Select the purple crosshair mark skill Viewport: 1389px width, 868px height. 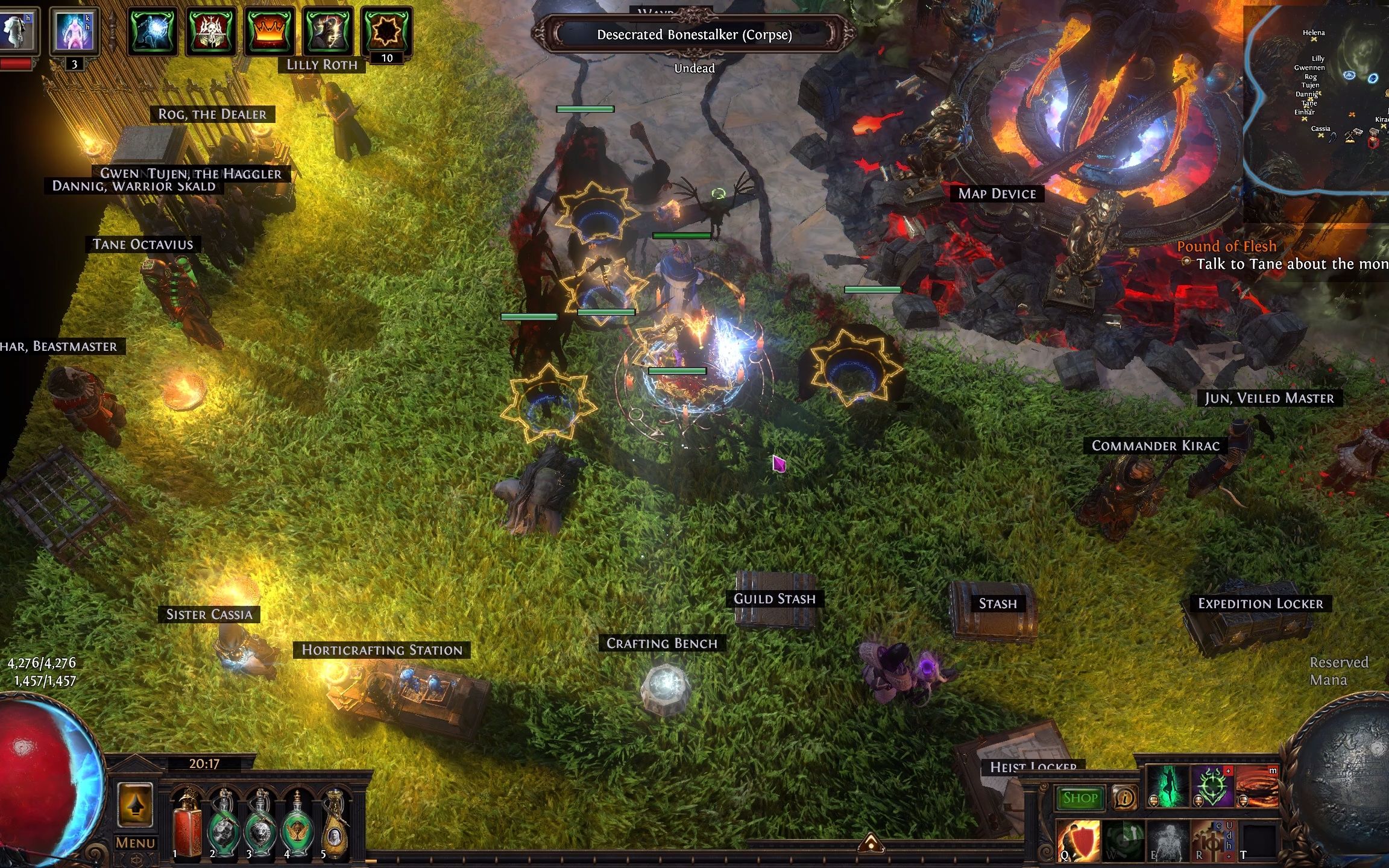[x=1212, y=786]
